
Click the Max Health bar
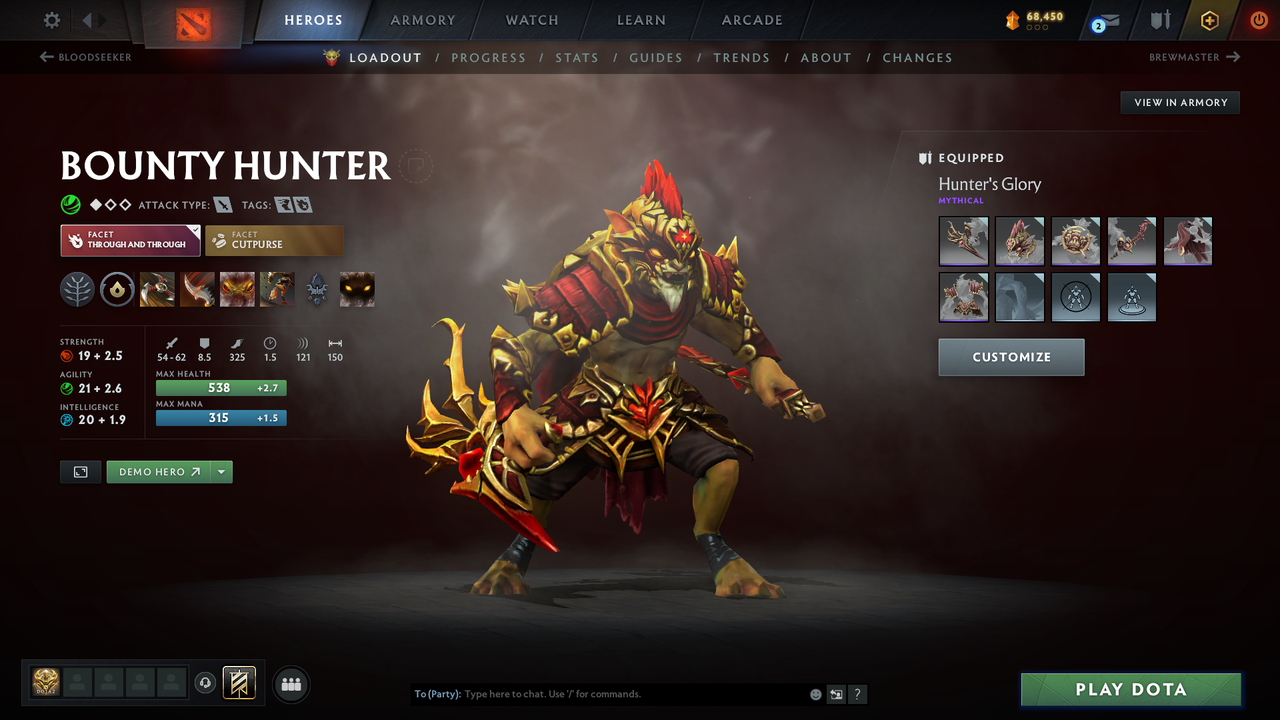point(221,387)
